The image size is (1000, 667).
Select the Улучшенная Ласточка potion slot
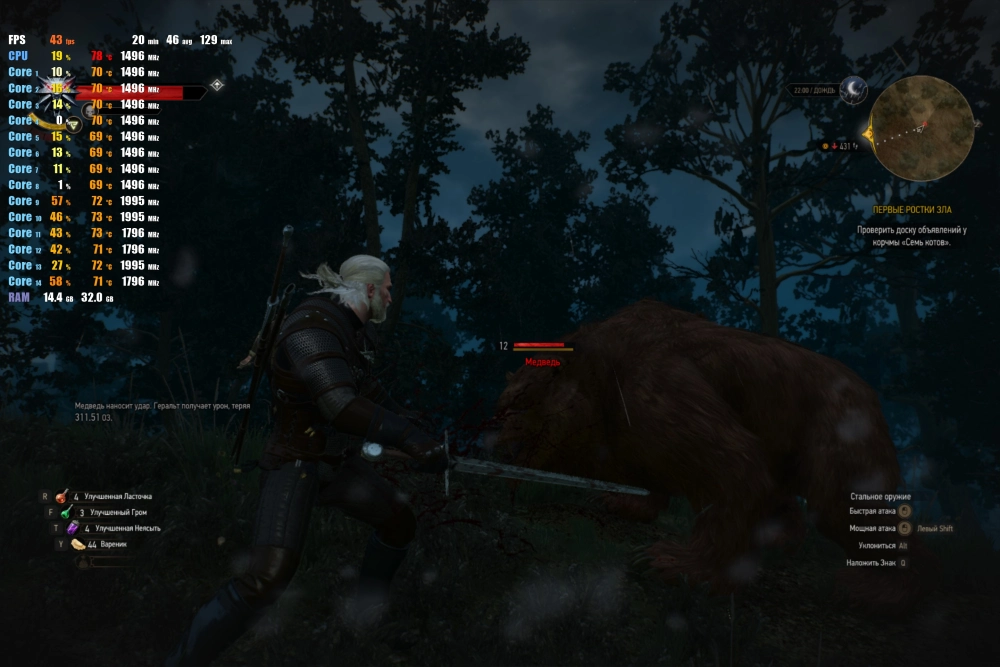62,495
